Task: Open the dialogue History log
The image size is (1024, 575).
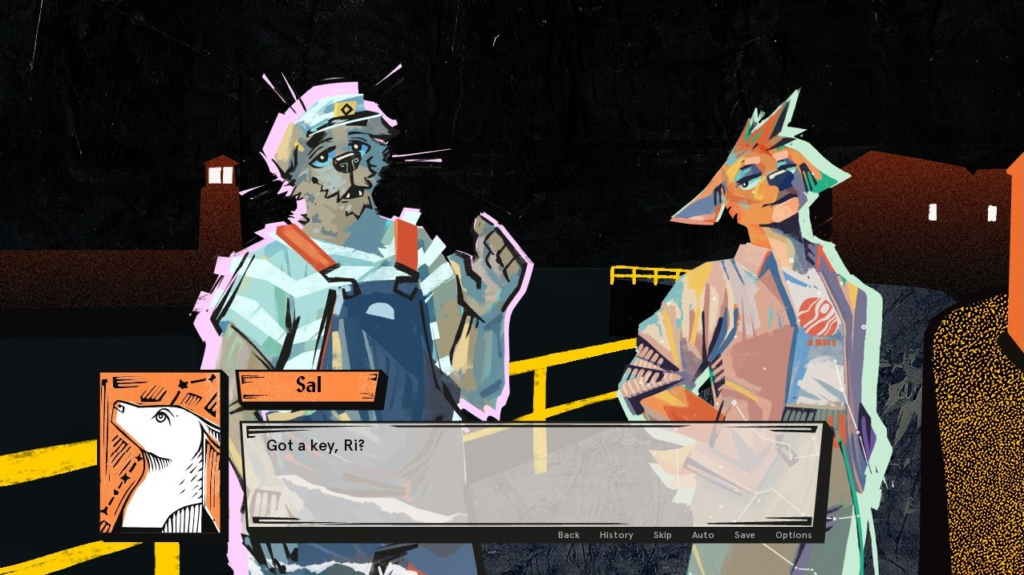Action: pyautogui.click(x=616, y=535)
